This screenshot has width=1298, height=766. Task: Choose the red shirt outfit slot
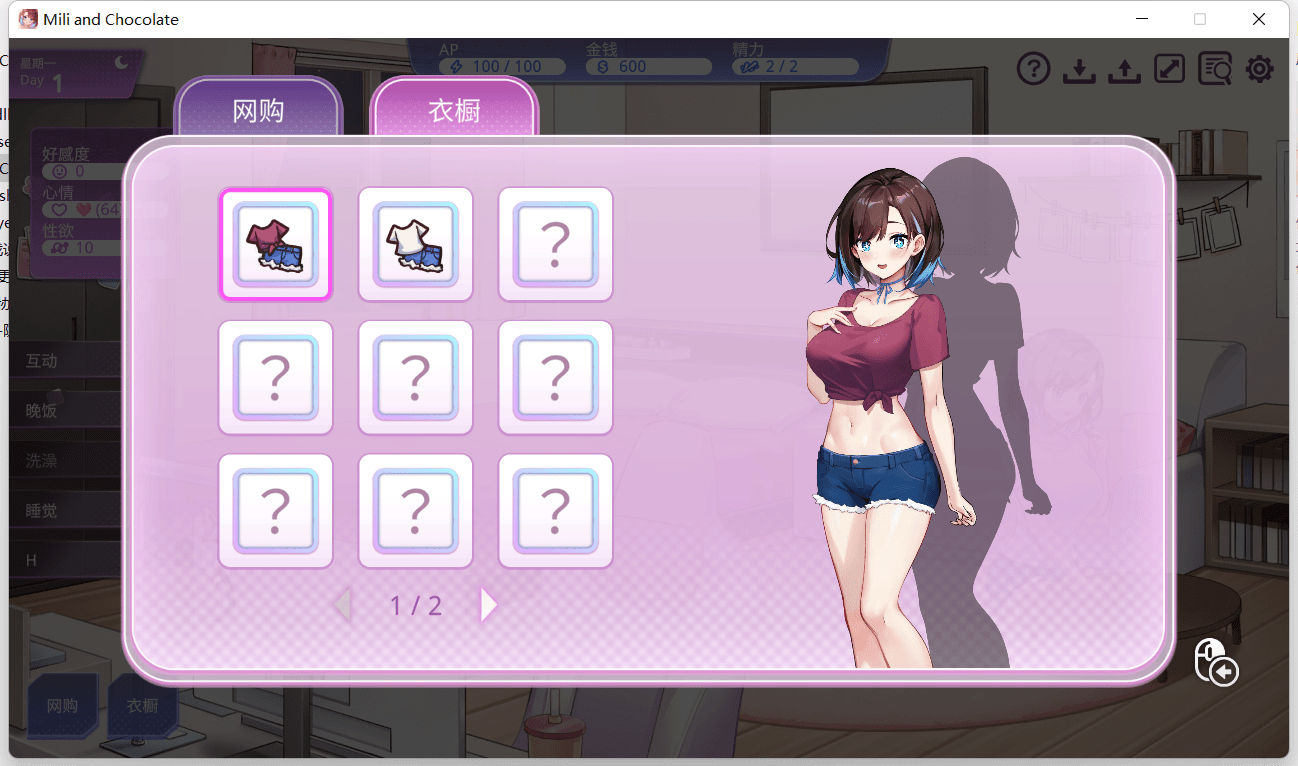(275, 244)
